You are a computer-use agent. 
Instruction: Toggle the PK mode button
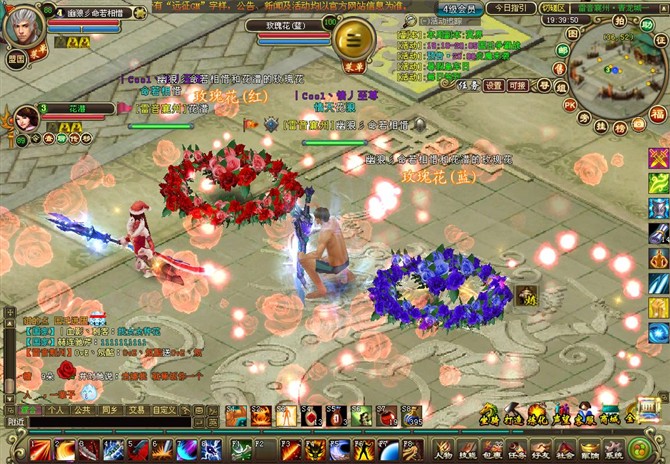click(x=569, y=104)
